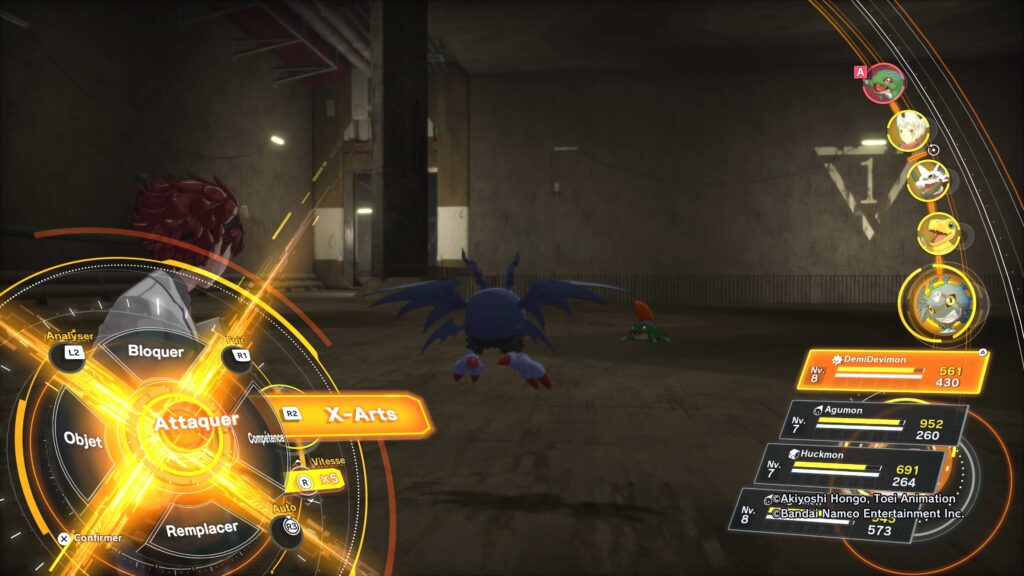
Task: Click the blonde tamer turn-order portrait
Action: pos(908,131)
